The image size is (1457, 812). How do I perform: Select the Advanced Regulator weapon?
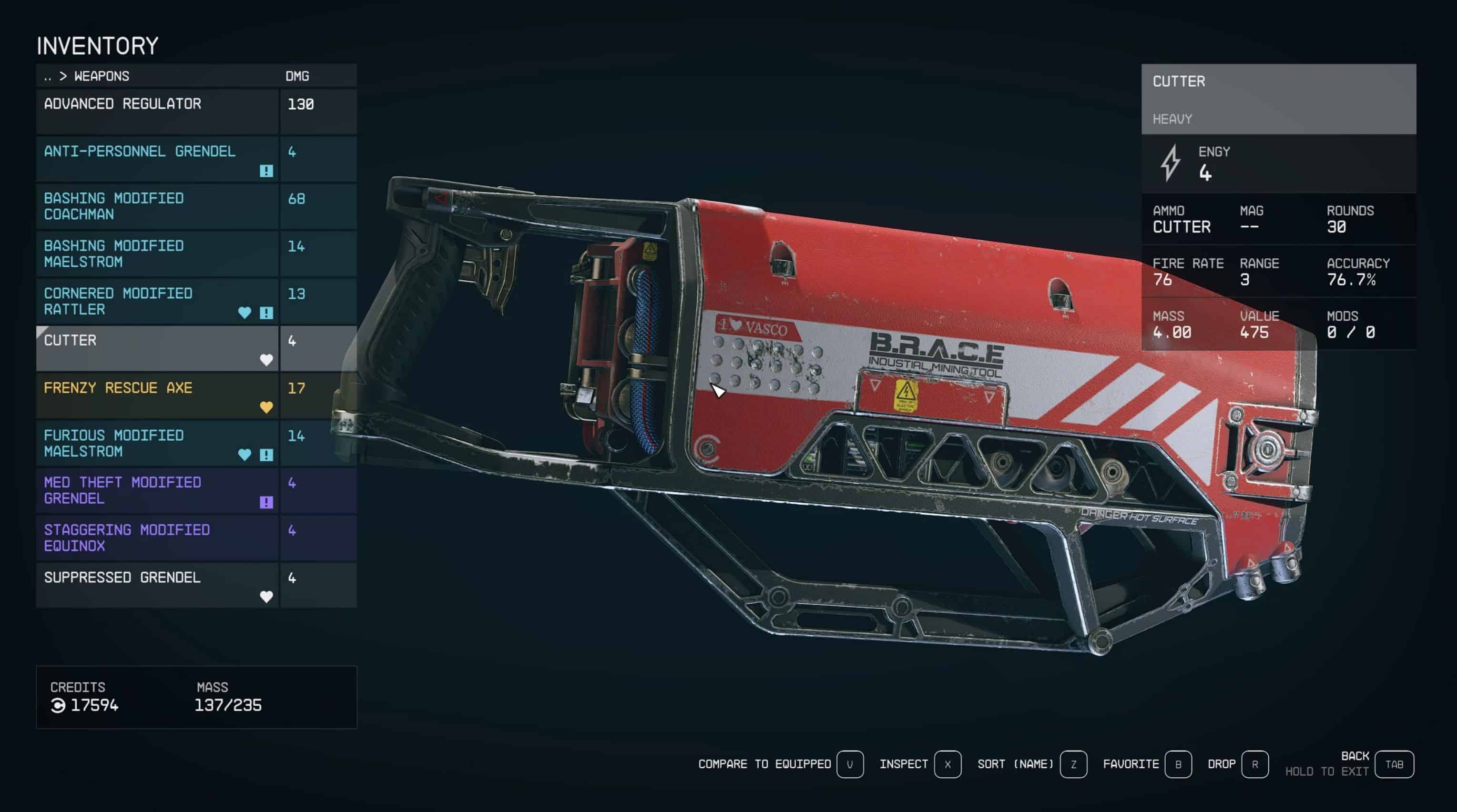click(x=157, y=111)
